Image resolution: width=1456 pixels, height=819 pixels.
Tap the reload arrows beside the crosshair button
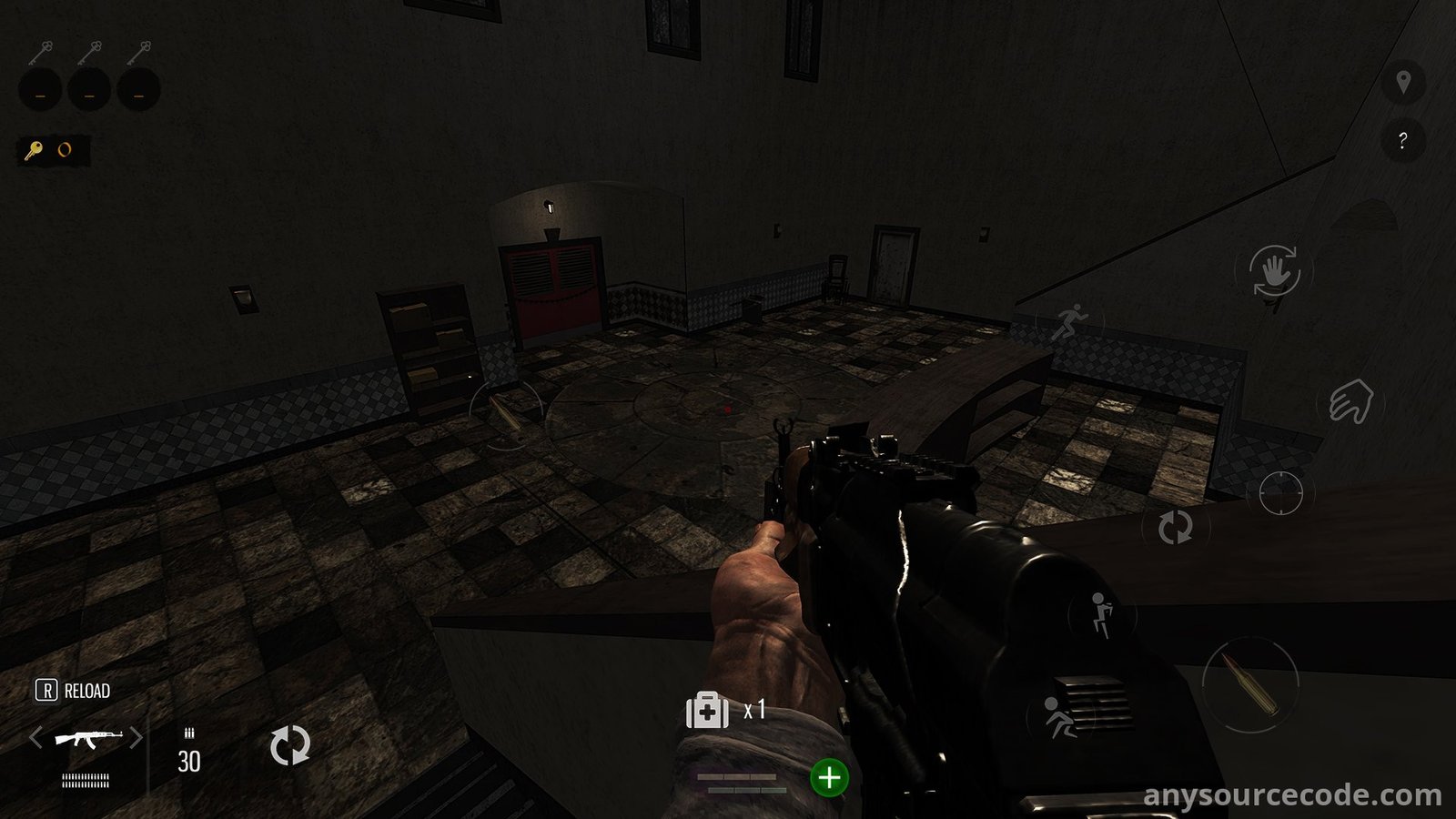(x=1175, y=527)
